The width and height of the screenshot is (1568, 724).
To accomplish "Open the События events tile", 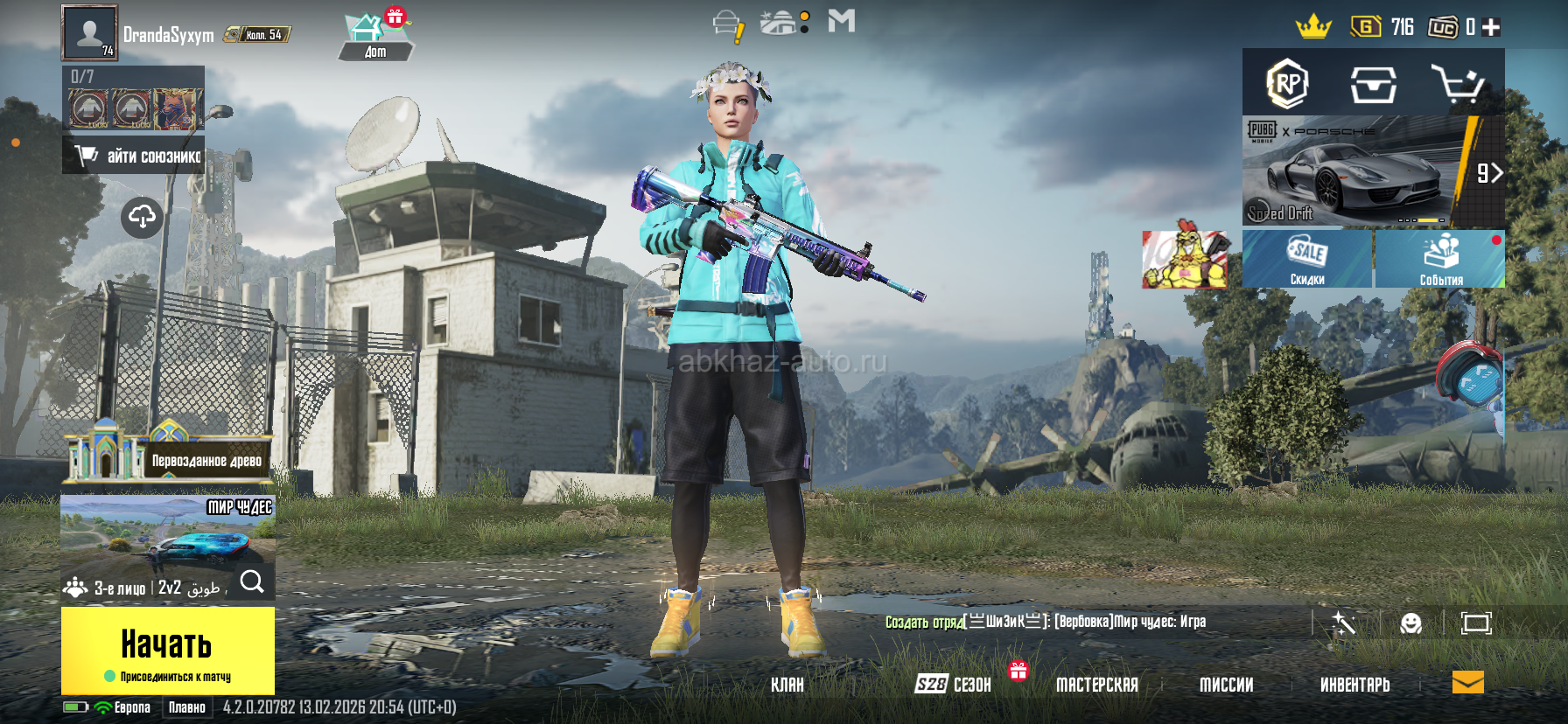I will (x=1440, y=260).
